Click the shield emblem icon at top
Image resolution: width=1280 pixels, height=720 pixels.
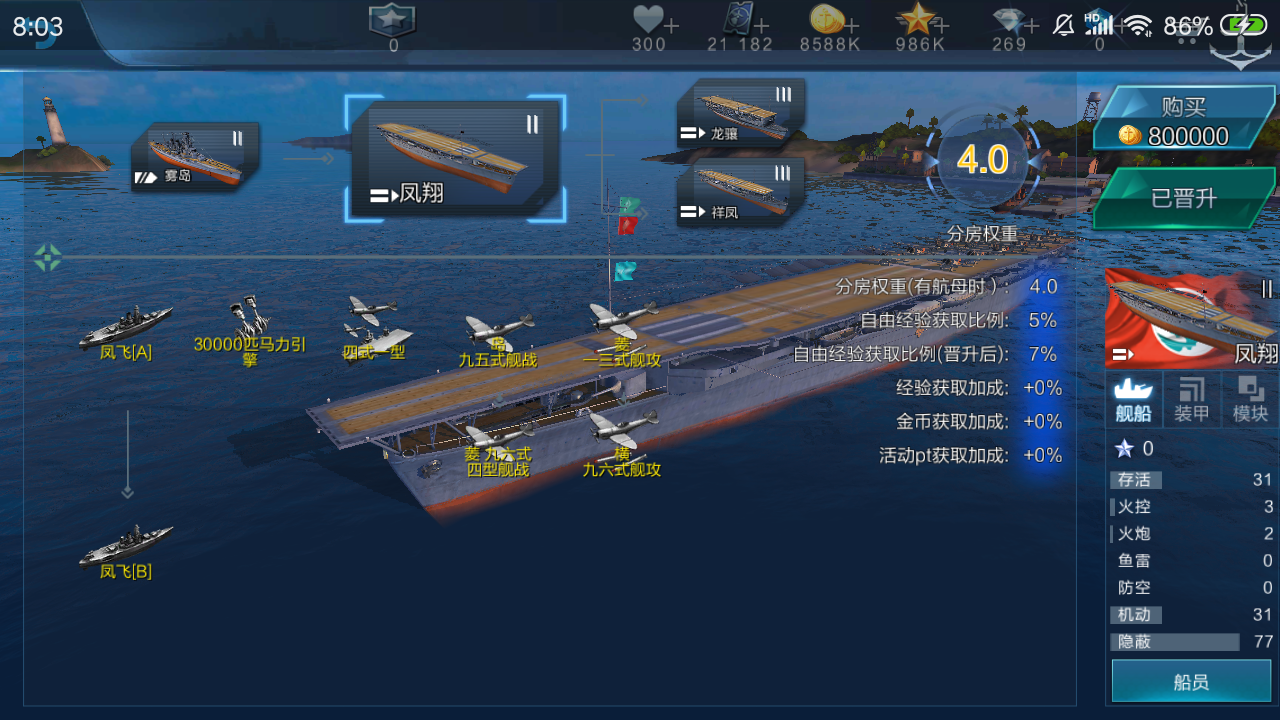click(391, 17)
